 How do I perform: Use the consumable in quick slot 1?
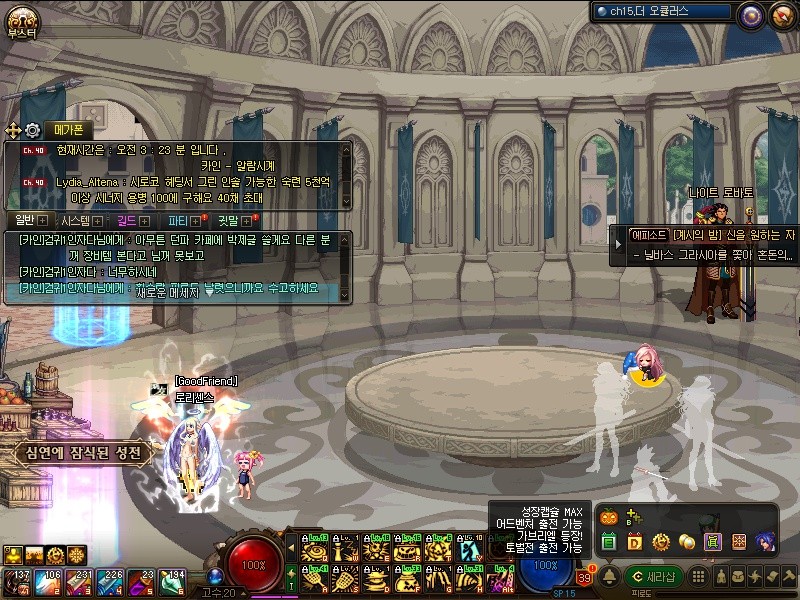point(20,580)
